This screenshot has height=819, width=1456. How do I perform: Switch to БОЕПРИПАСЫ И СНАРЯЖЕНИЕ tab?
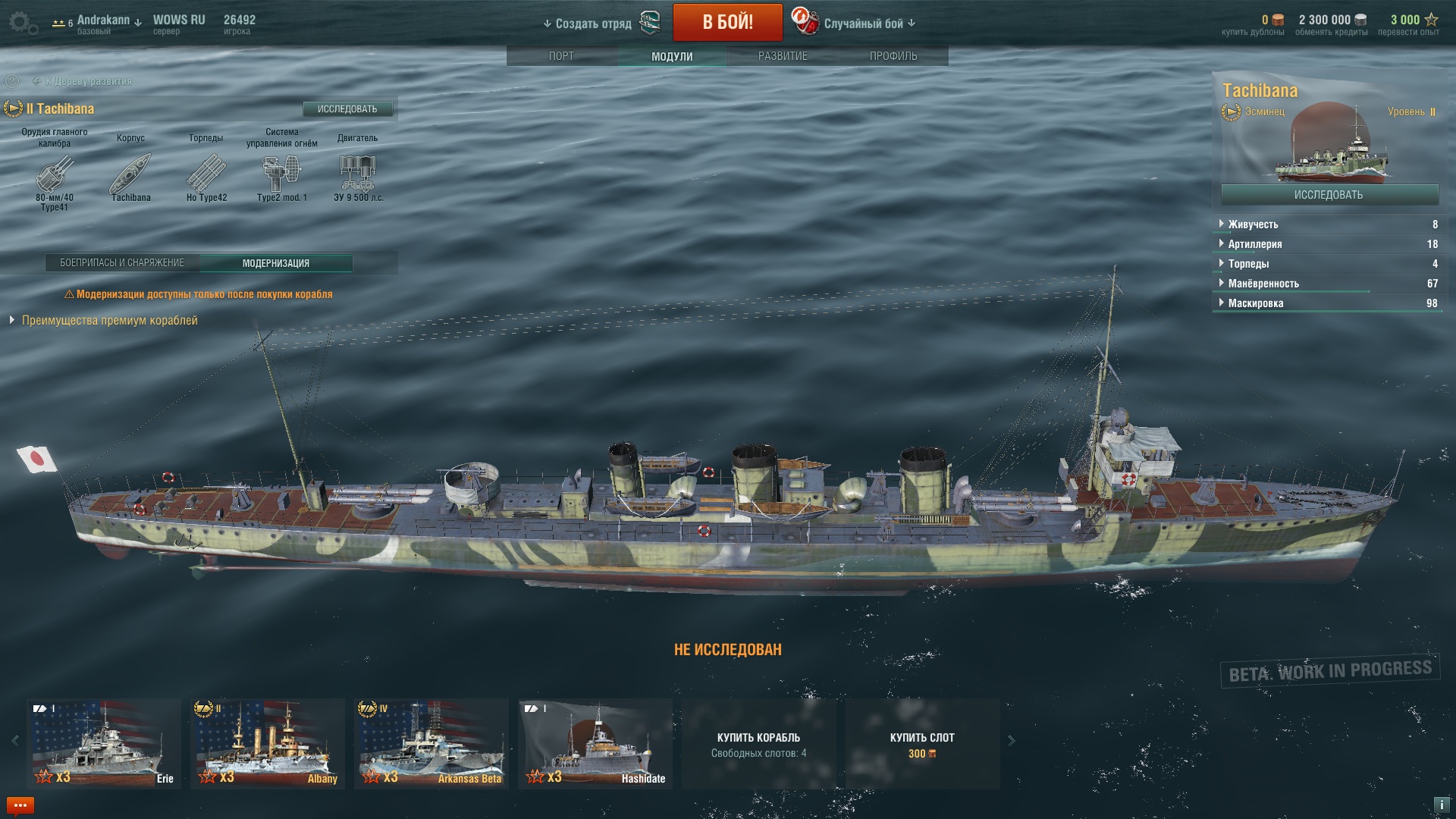pos(122,263)
